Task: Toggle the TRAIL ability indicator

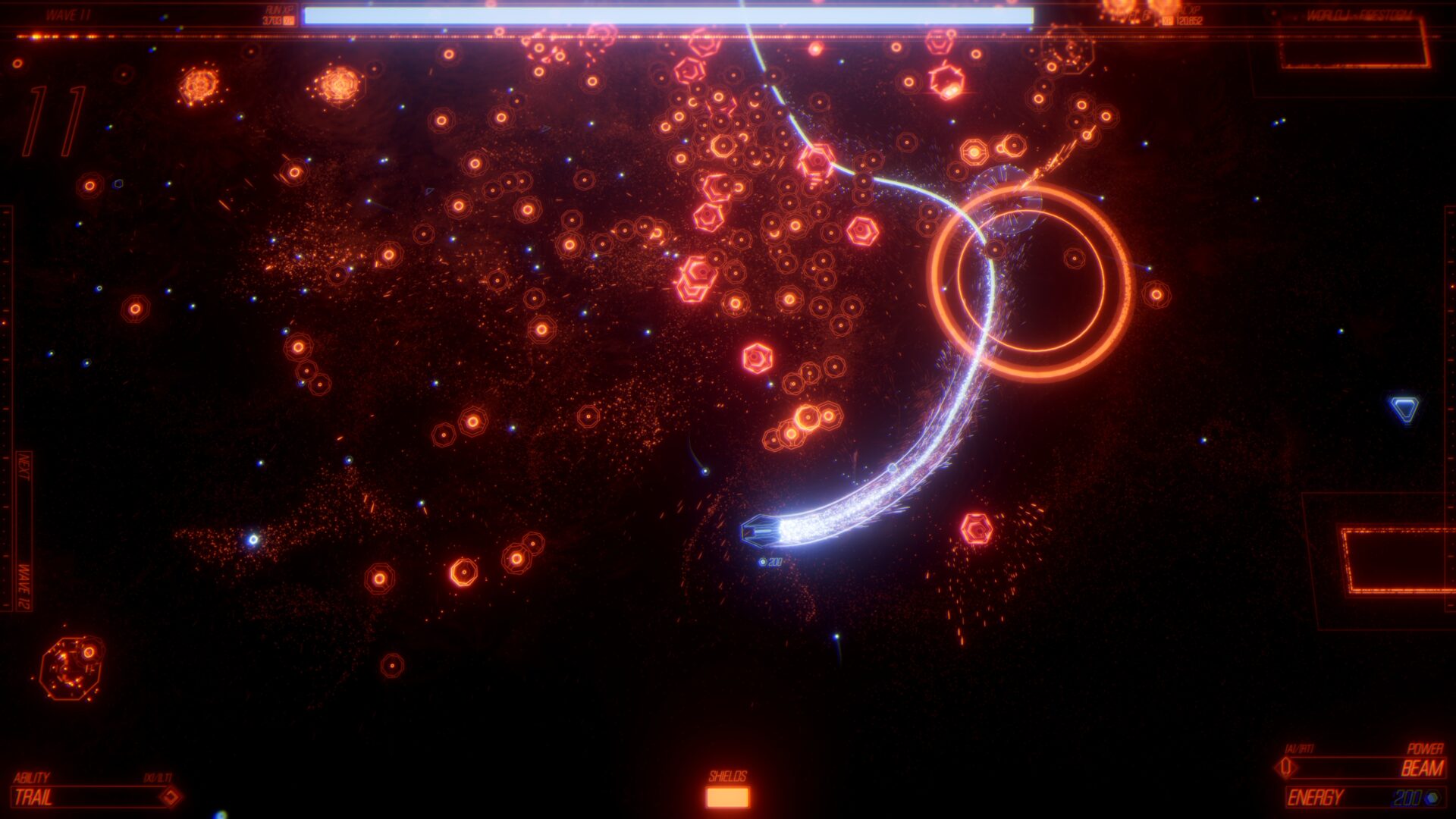Action: (45, 797)
